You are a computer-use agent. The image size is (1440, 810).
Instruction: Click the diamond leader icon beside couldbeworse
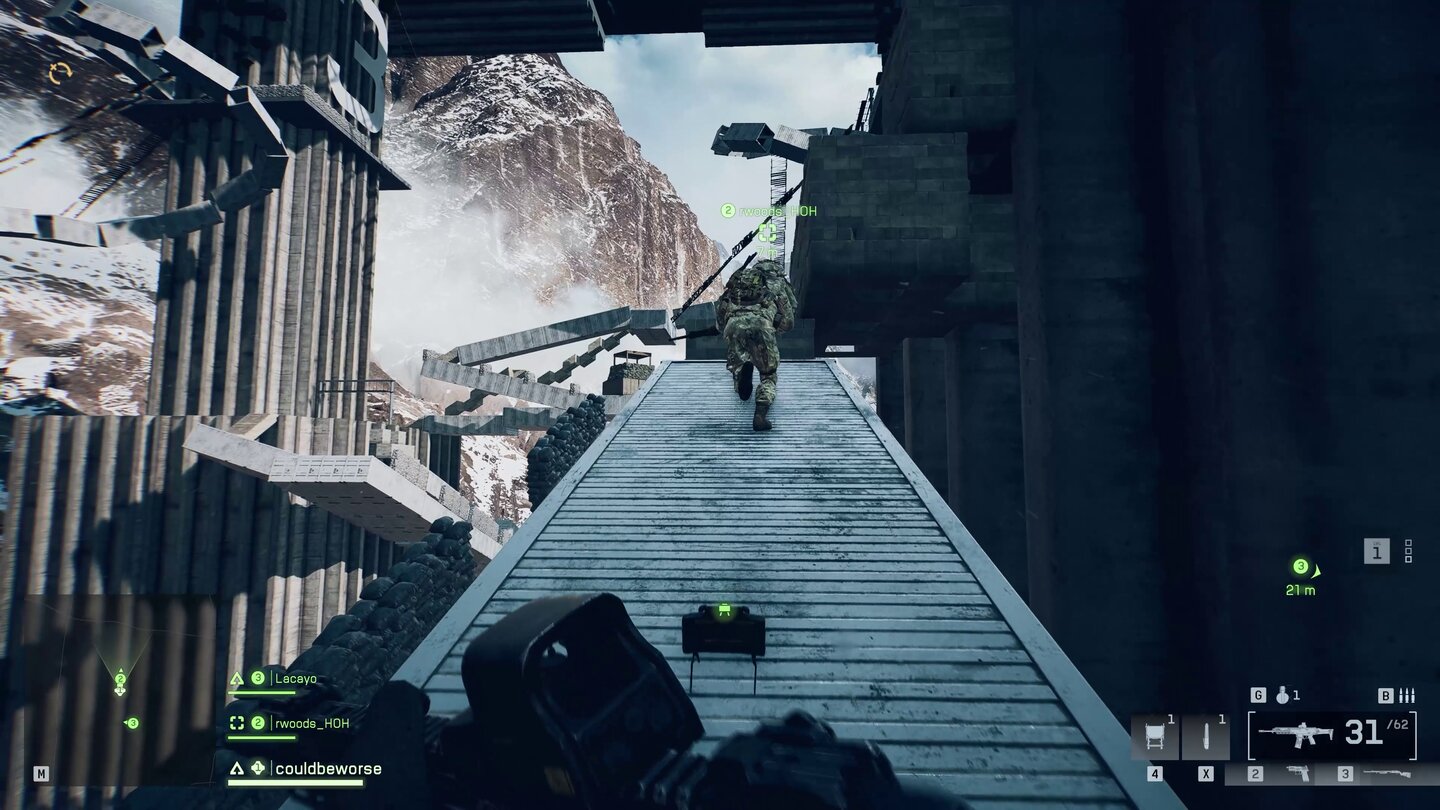click(258, 768)
